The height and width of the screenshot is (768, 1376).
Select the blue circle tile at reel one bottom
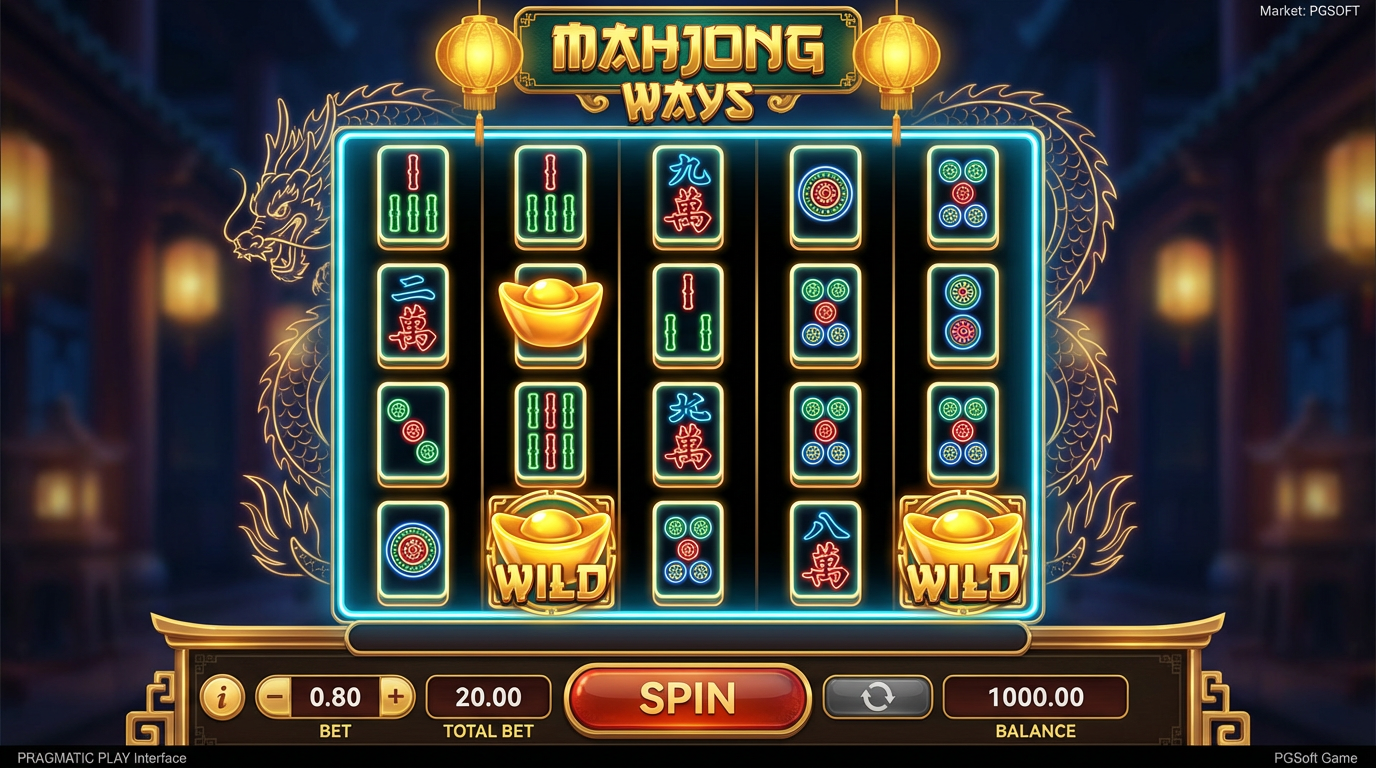click(x=413, y=551)
